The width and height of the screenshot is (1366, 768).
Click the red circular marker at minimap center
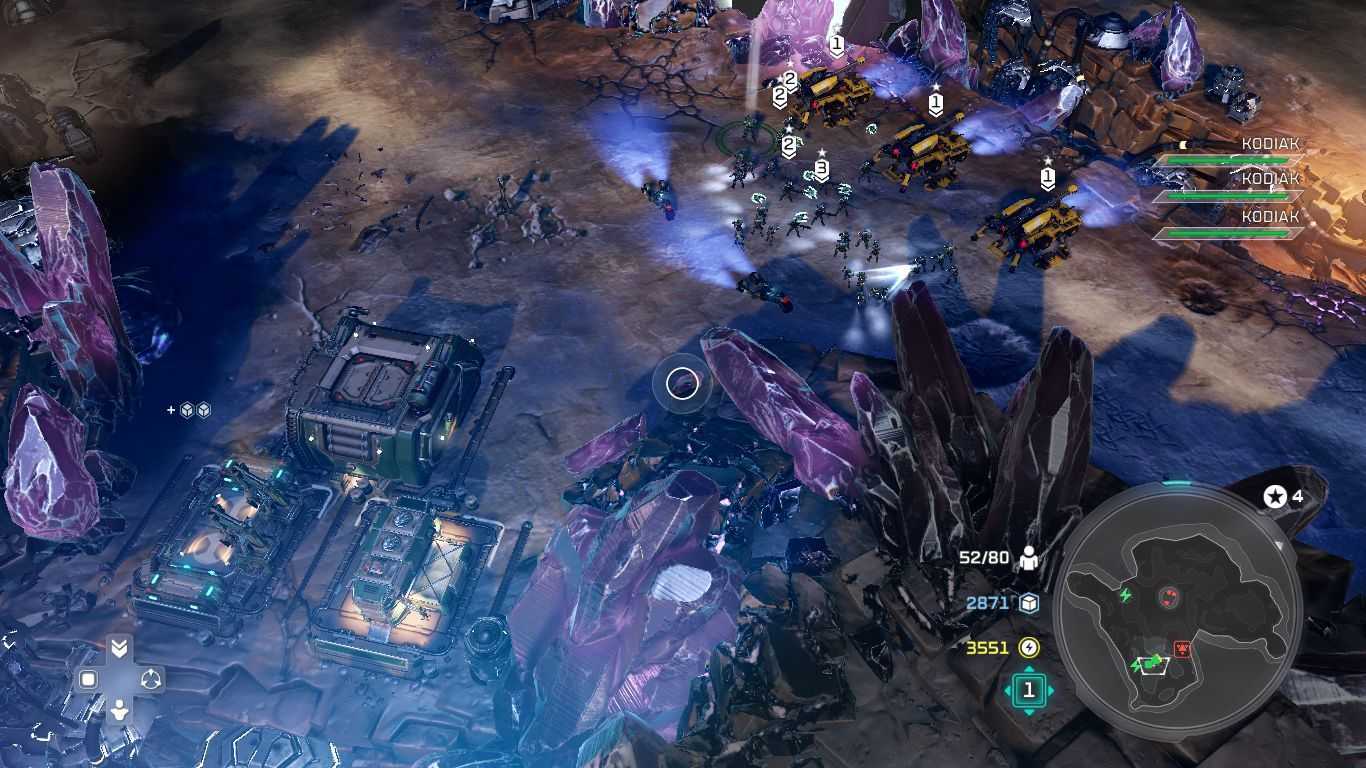tap(1167, 598)
